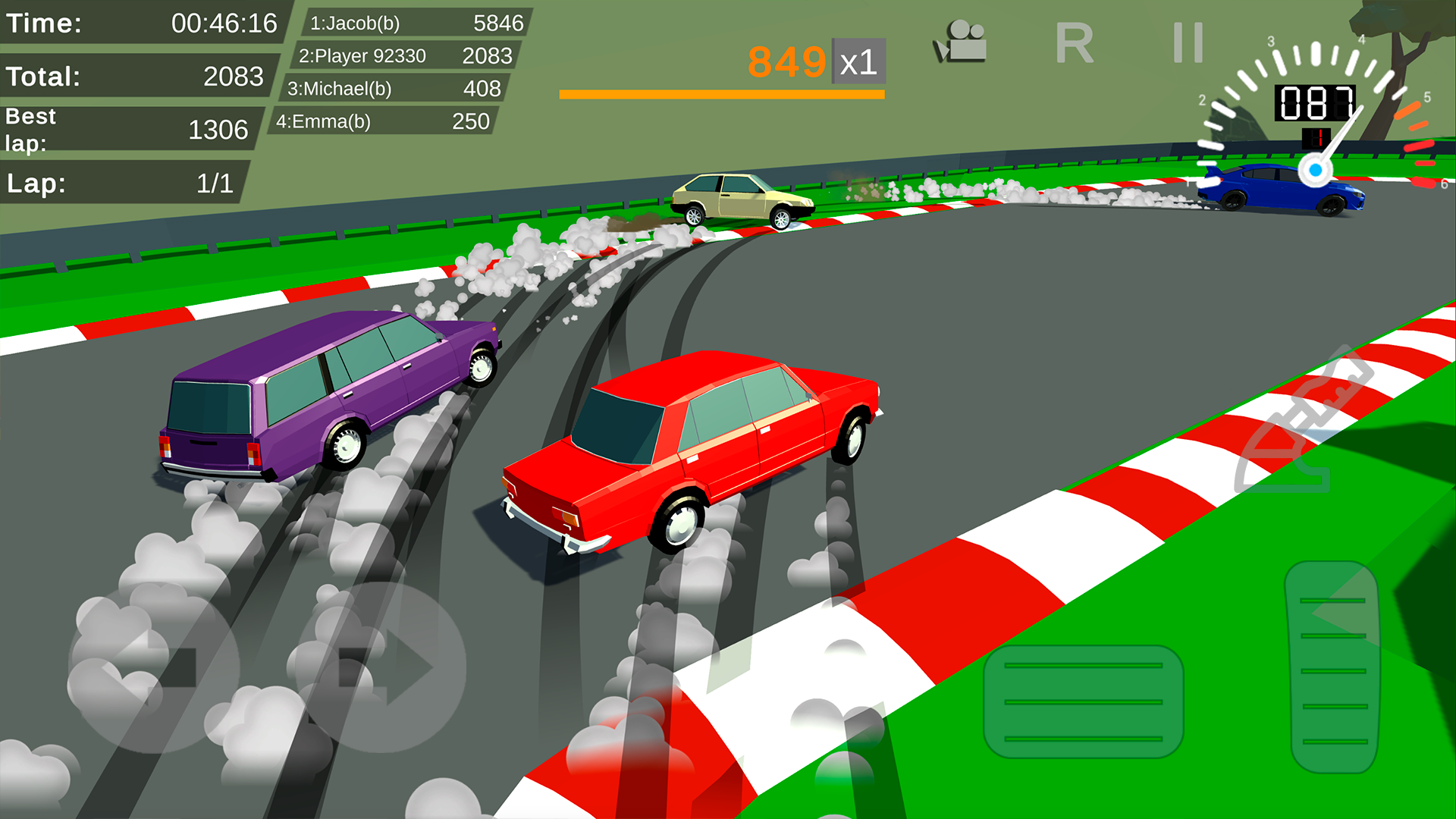
Task: Toggle pause with the II icon
Action: point(1188,43)
